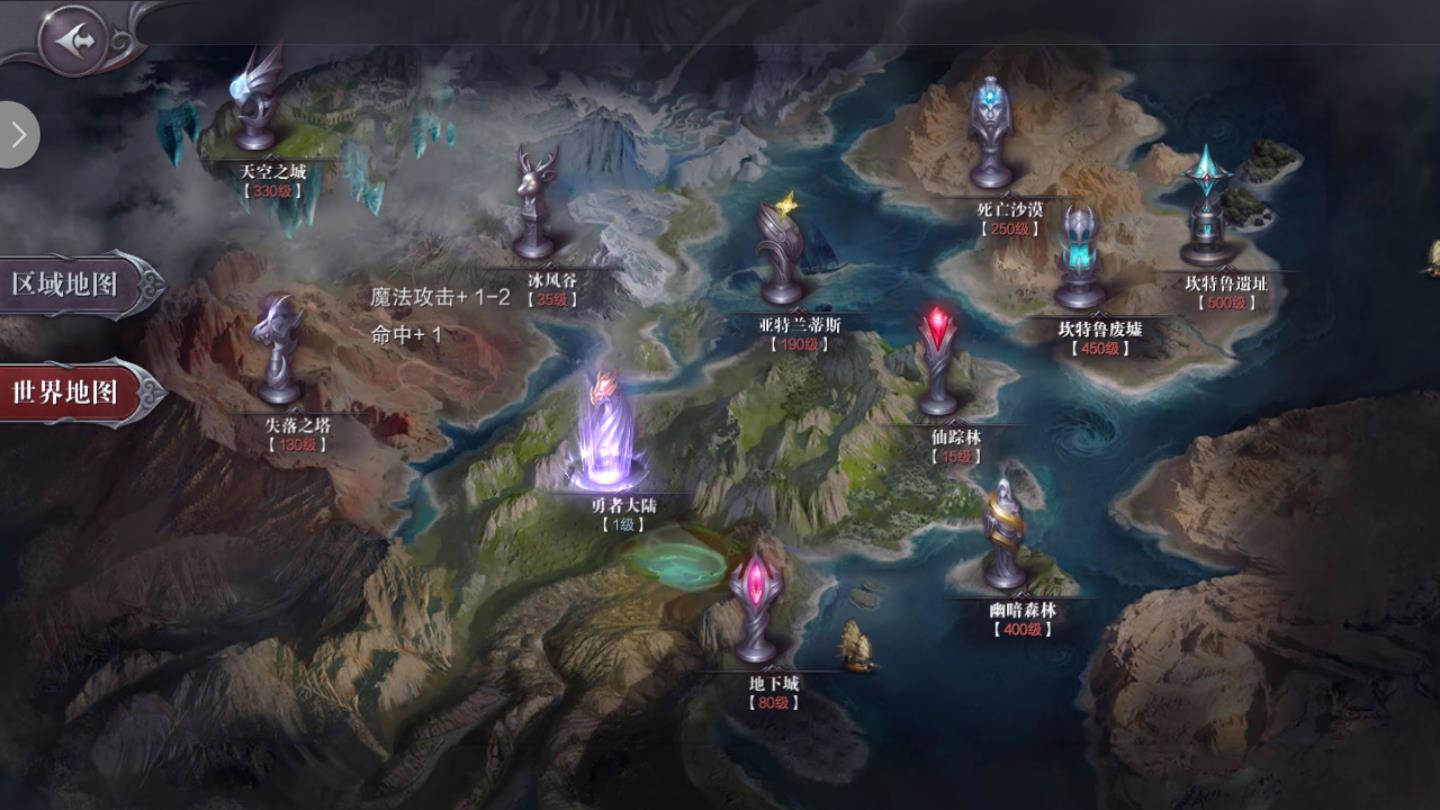Open the 坎特鲁废墟 location
This screenshot has height=810, width=1440.
click(1080, 260)
